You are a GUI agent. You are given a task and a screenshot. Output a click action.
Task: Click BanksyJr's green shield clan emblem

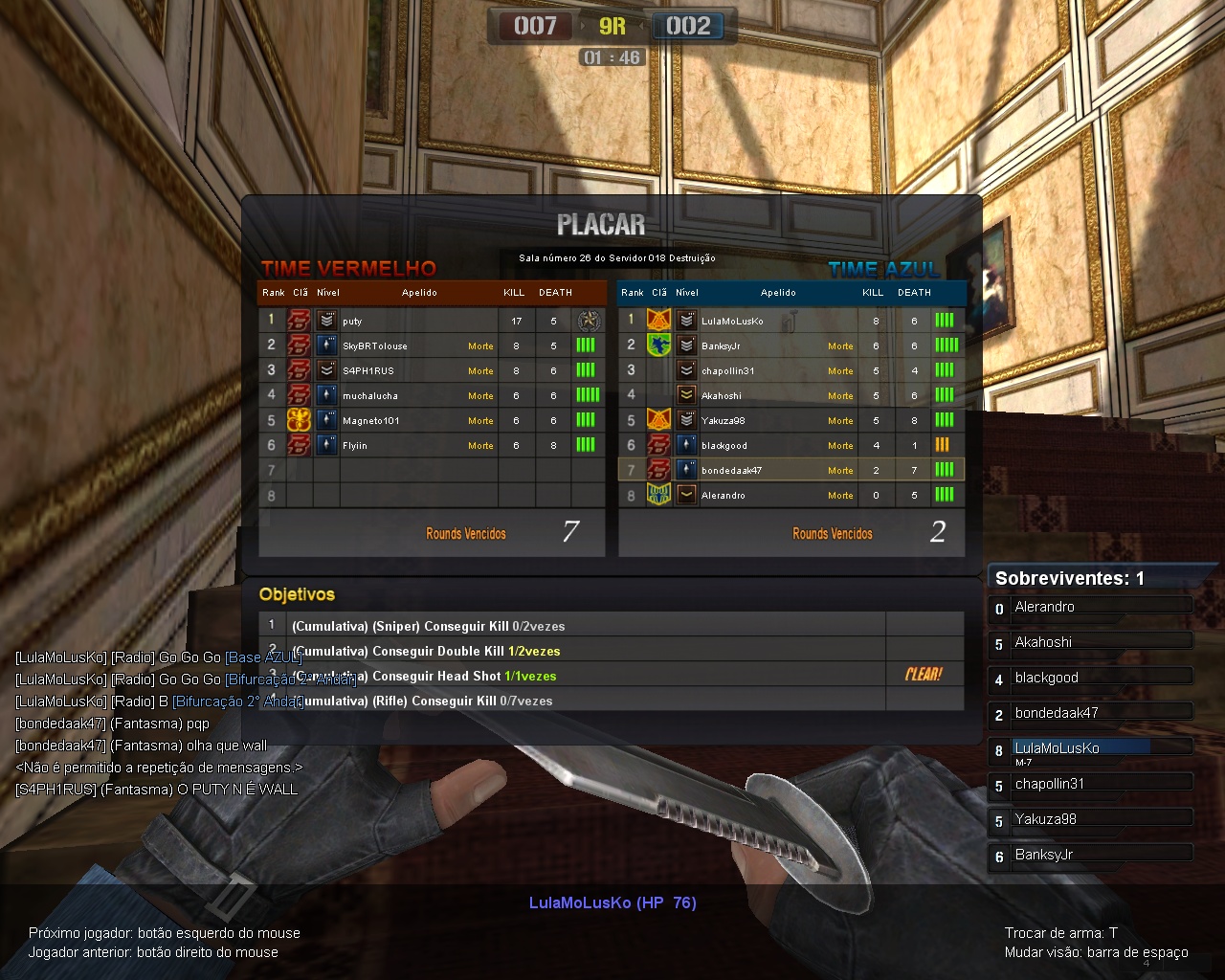point(658,345)
